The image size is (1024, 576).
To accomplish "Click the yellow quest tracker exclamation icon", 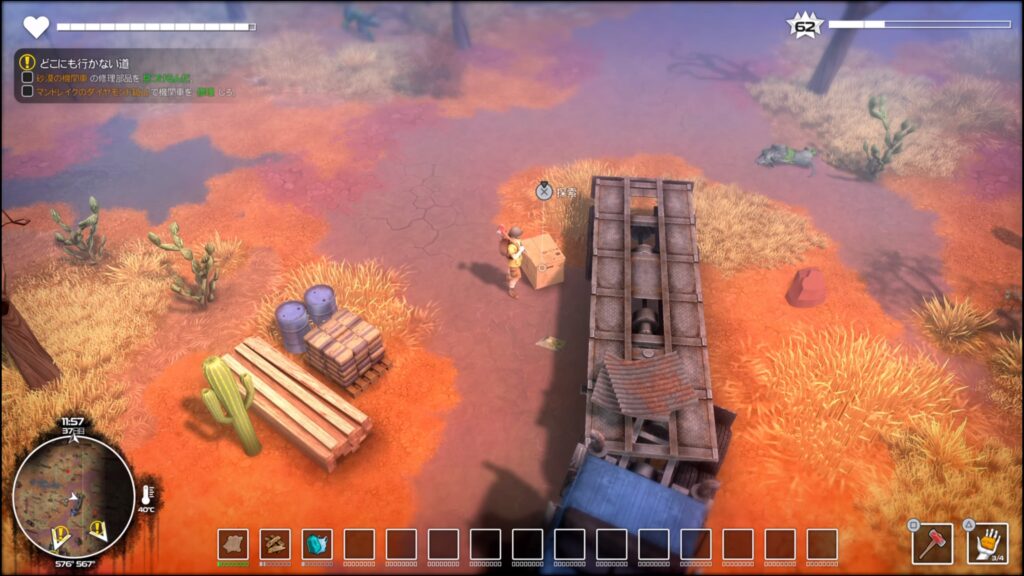I will click(x=27, y=61).
